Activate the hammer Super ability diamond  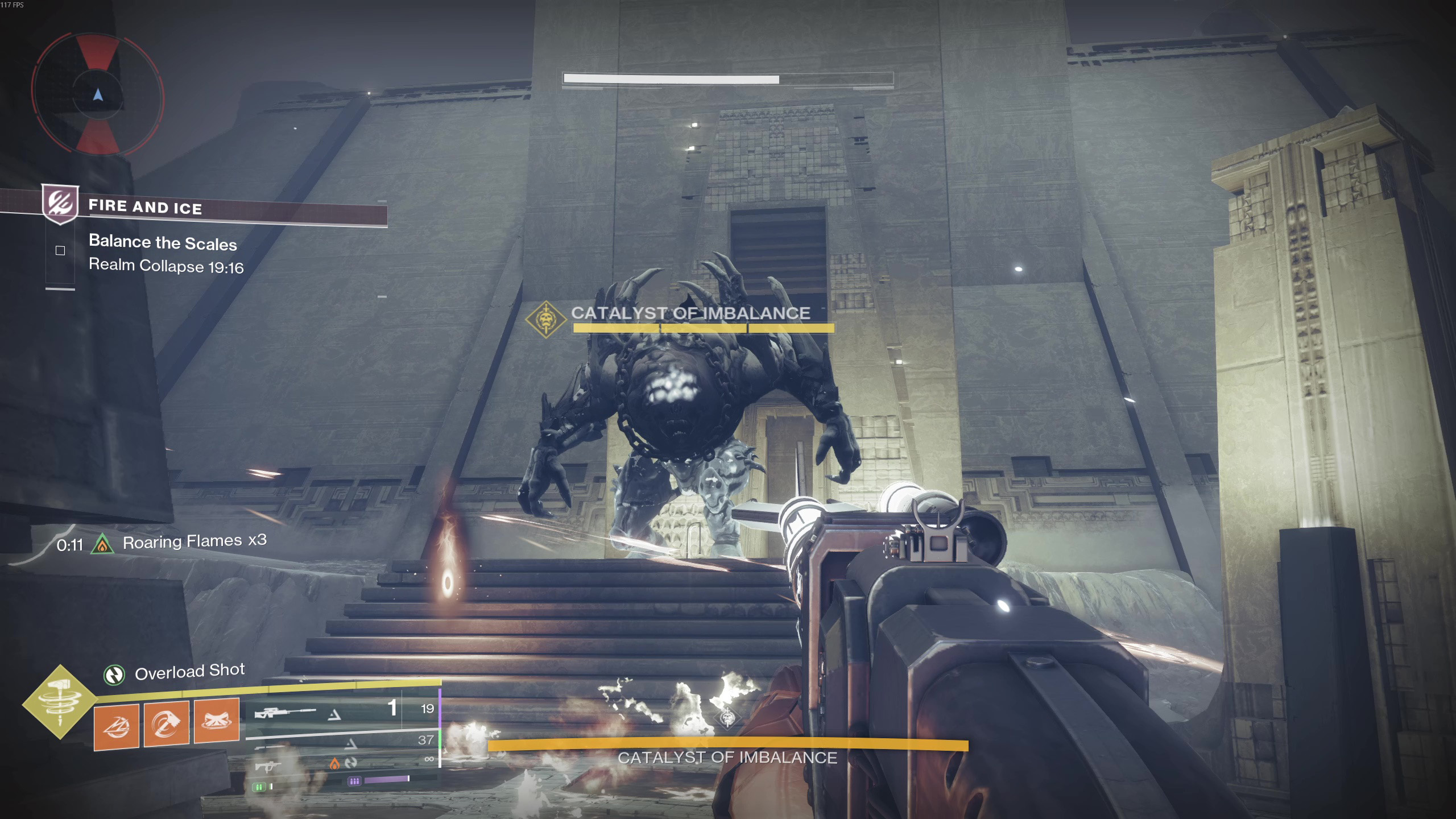(60, 702)
